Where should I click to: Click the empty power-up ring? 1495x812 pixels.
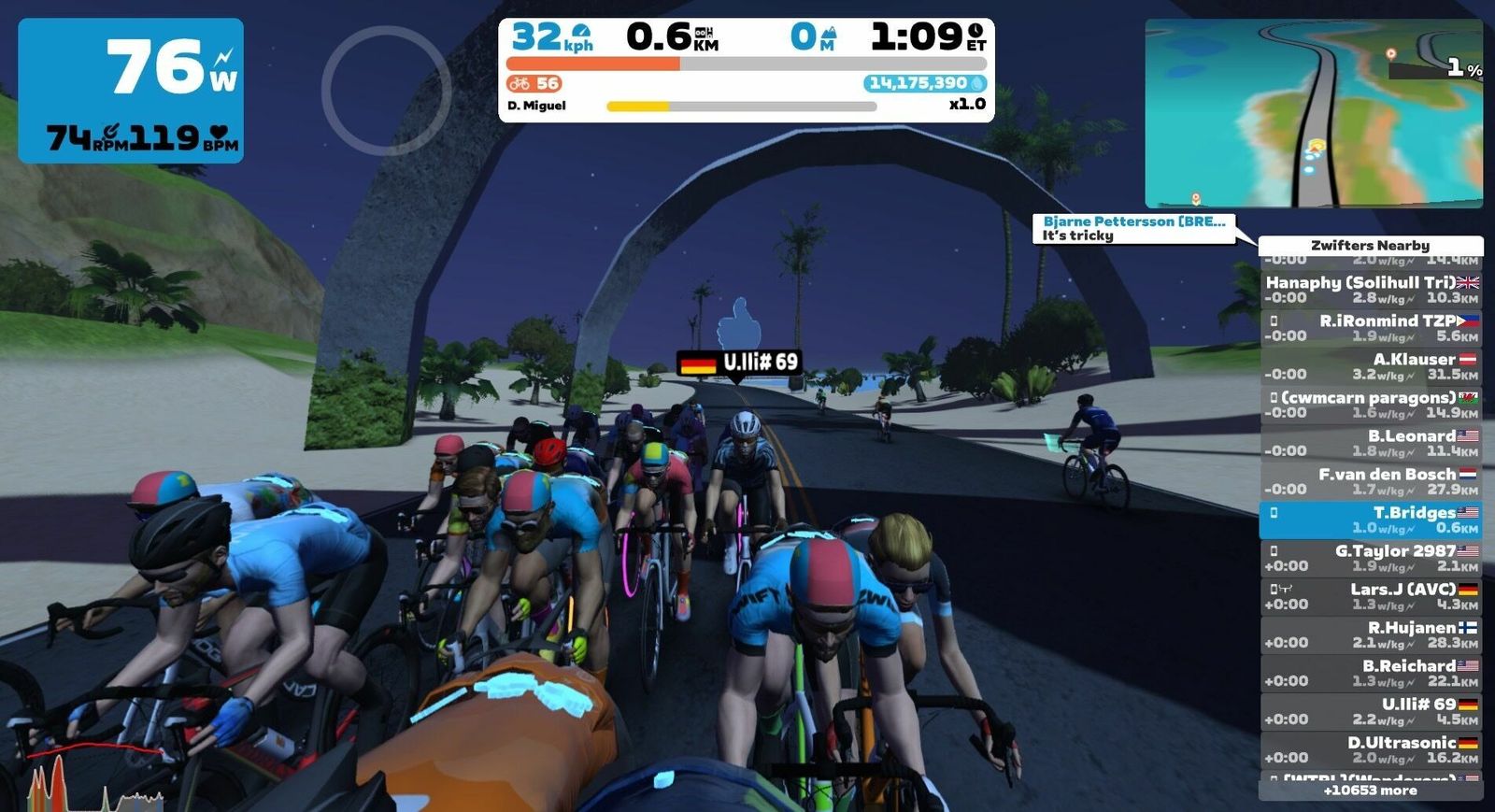[x=386, y=91]
